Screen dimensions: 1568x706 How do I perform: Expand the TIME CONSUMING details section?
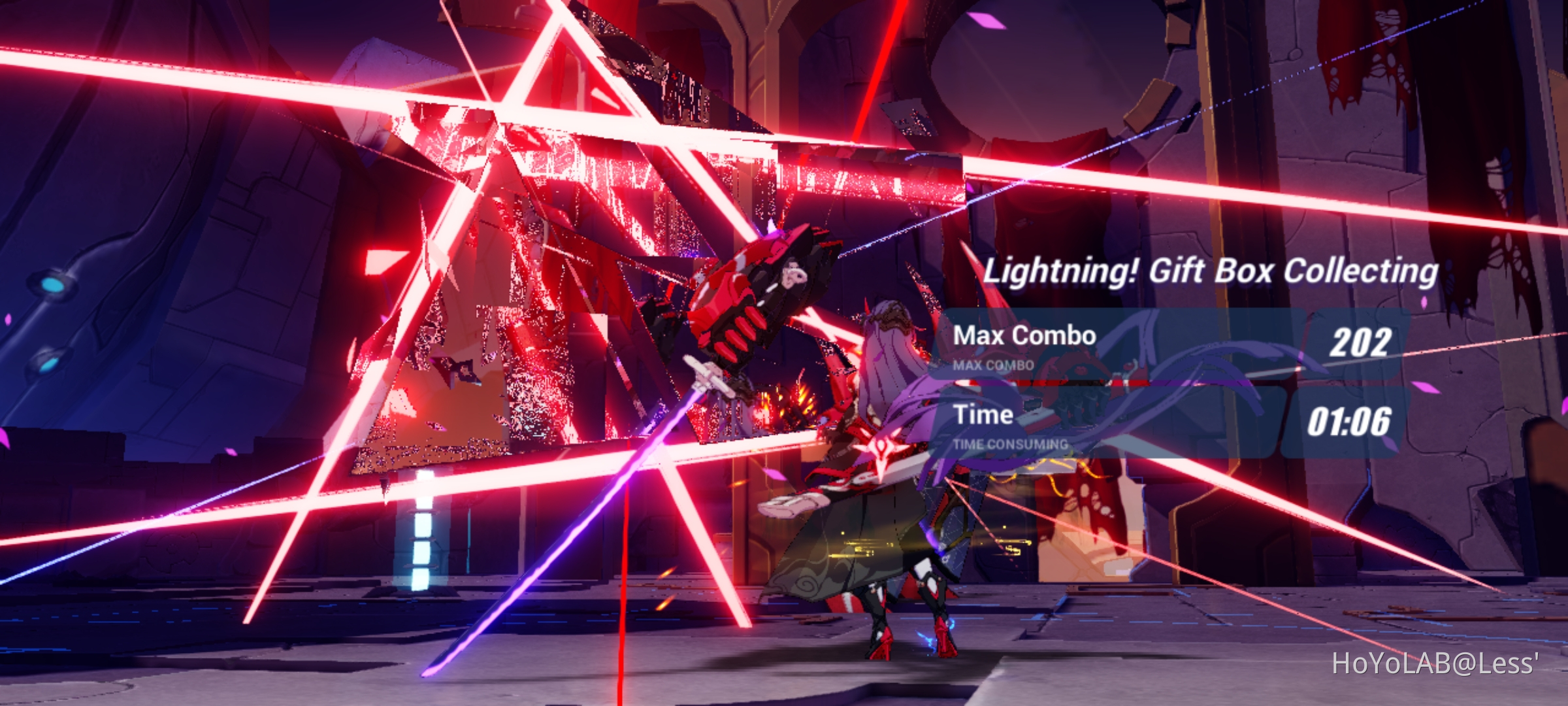(x=1009, y=443)
